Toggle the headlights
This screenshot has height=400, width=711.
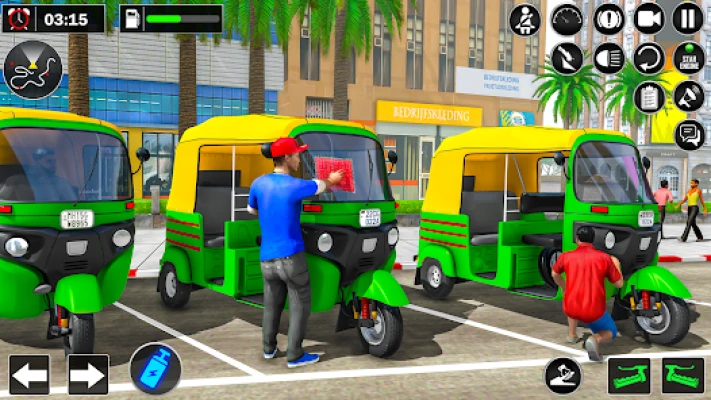click(x=609, y=58)
